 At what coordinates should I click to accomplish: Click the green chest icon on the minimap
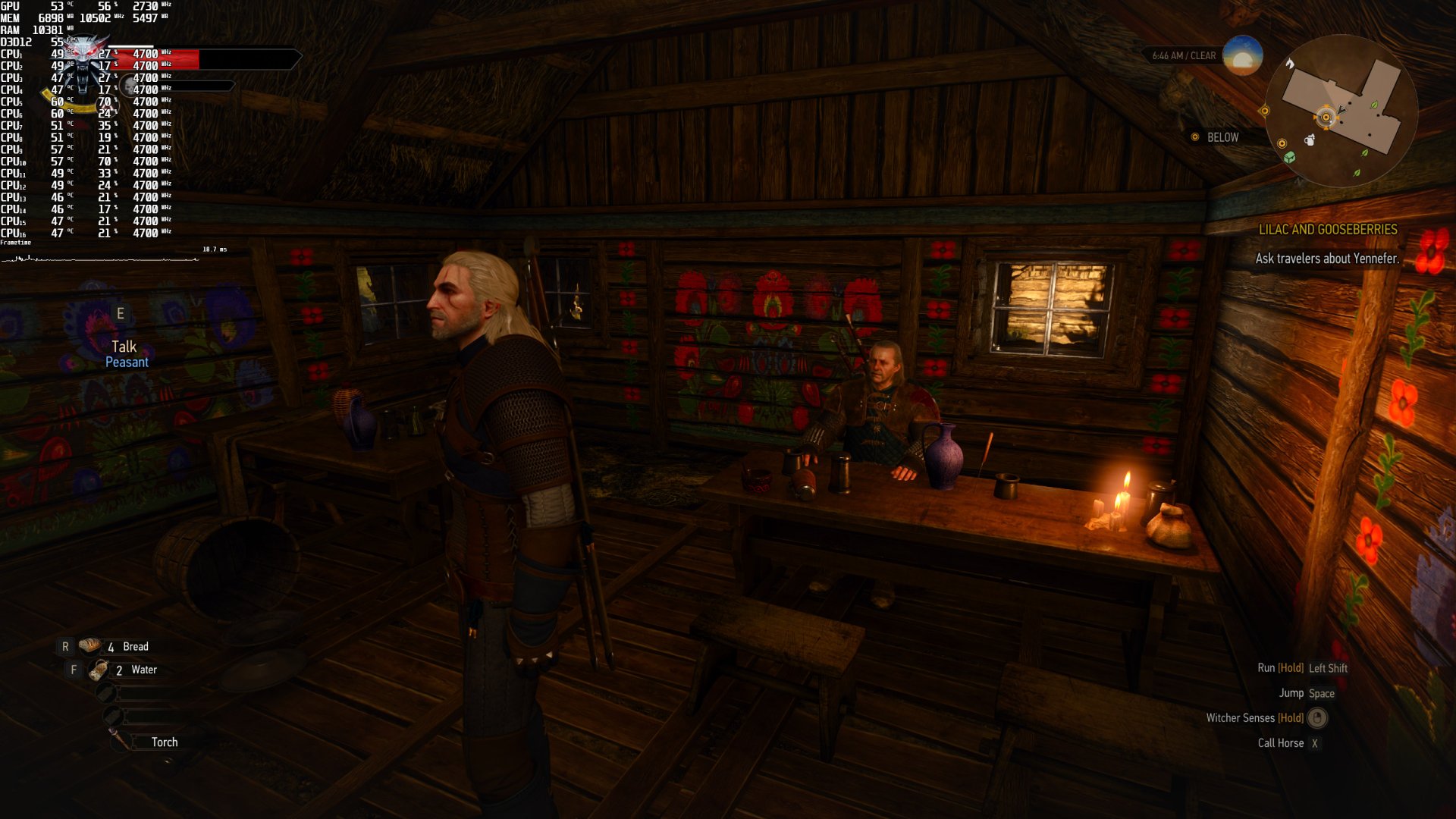[x=1289, y=156]
